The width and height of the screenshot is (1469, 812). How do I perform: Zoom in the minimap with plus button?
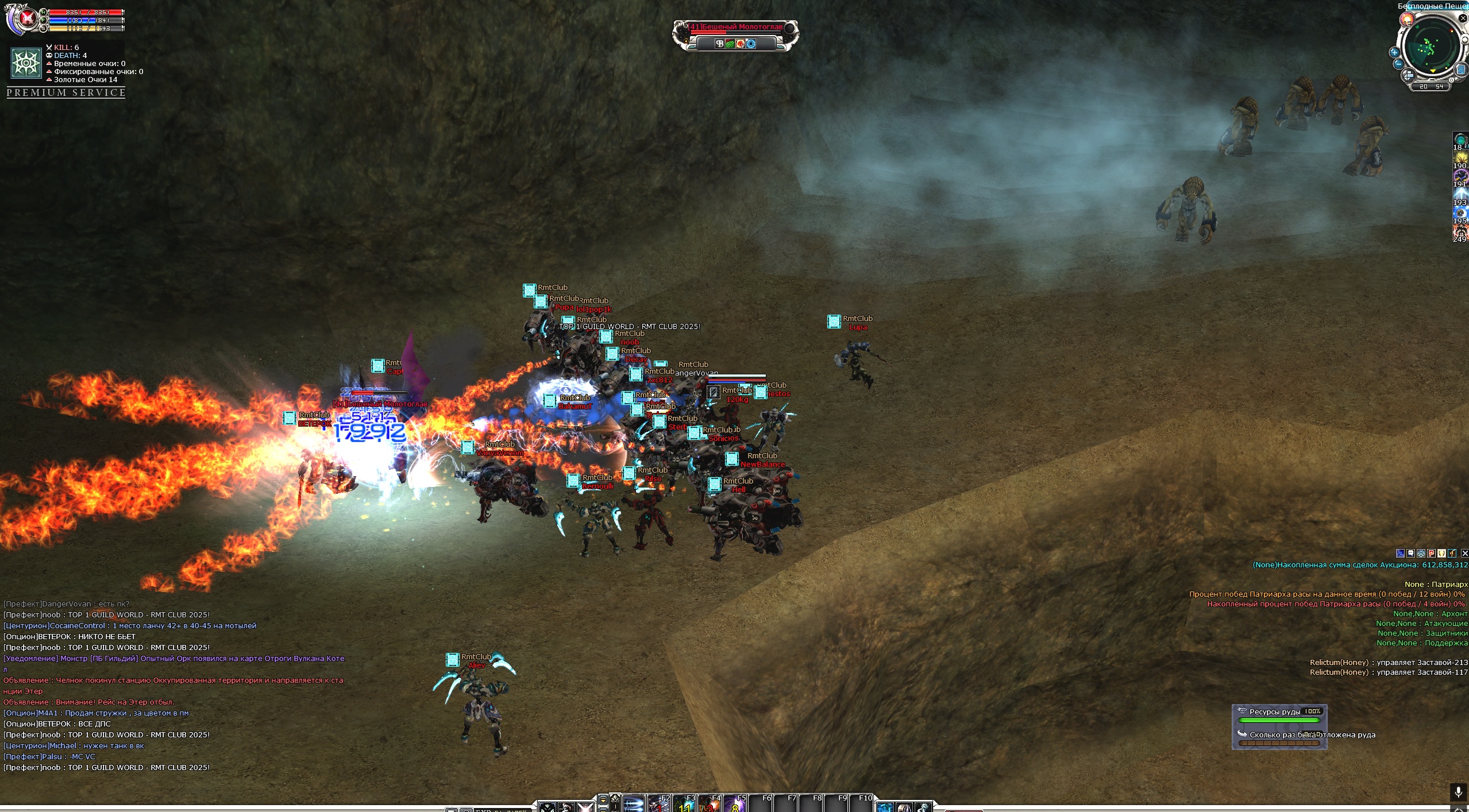coord(1394,52)
